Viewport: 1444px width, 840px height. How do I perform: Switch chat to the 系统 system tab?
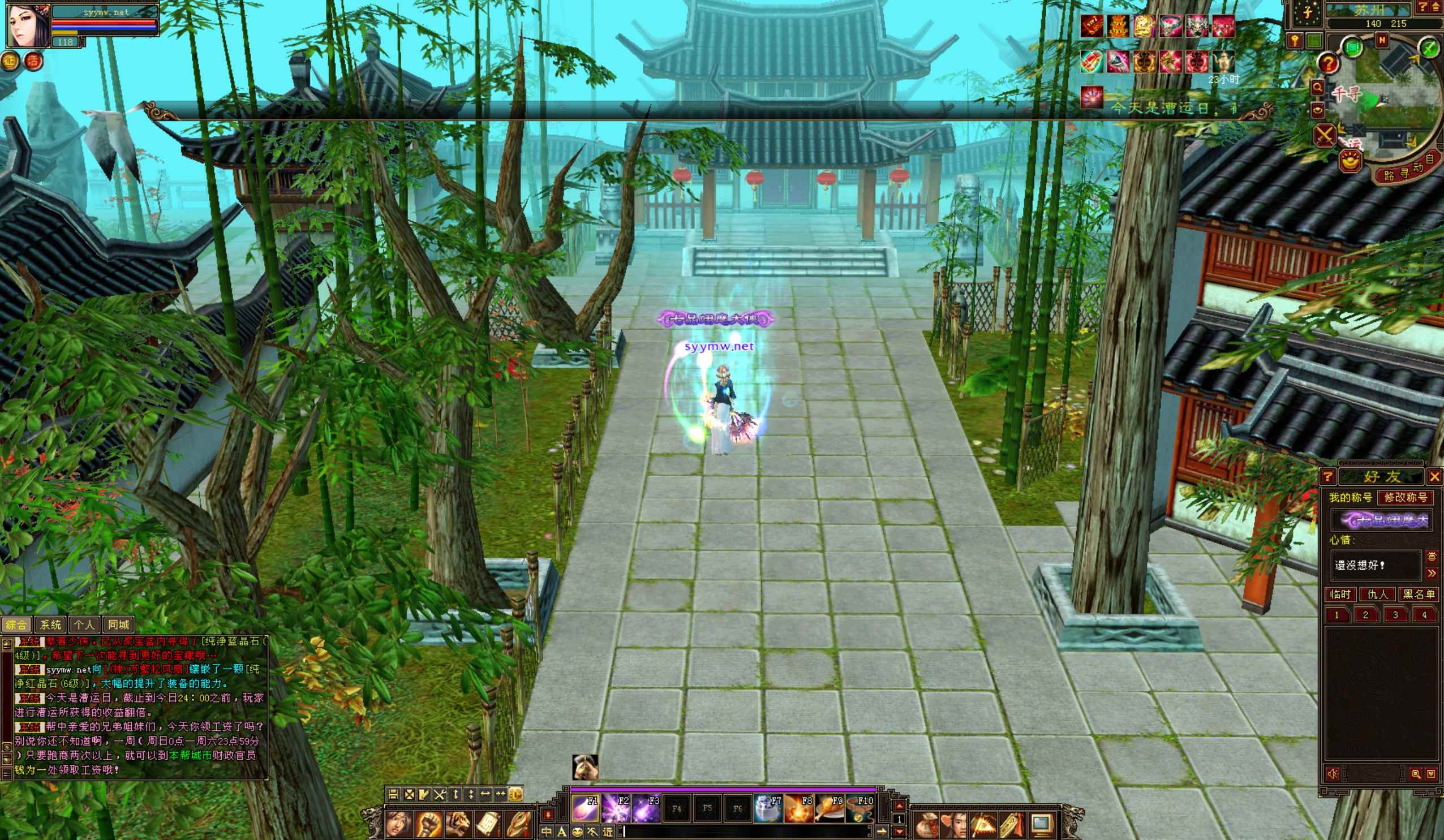tap(50, 624)
